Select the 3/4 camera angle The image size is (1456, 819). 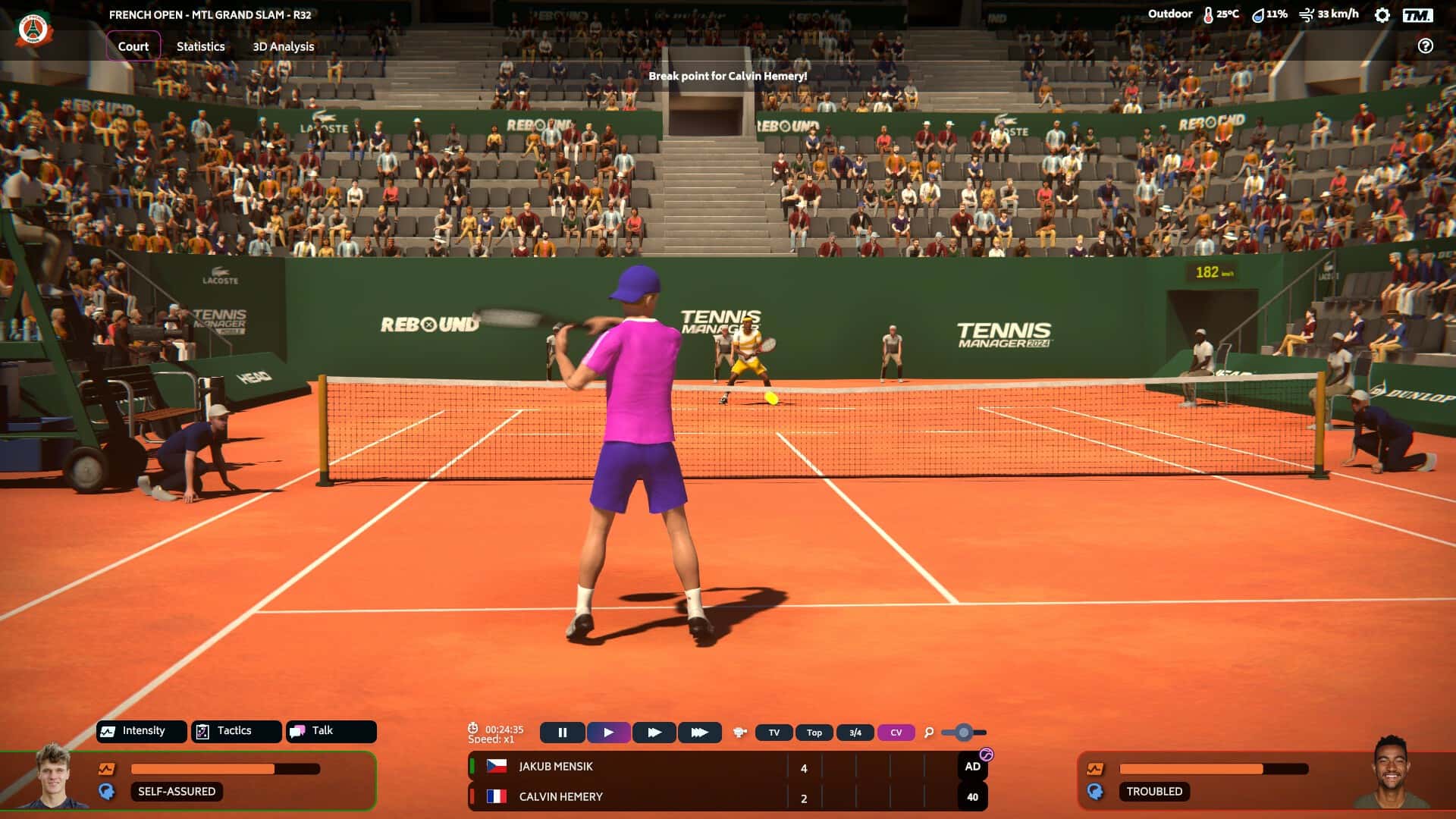coord(855,733)
